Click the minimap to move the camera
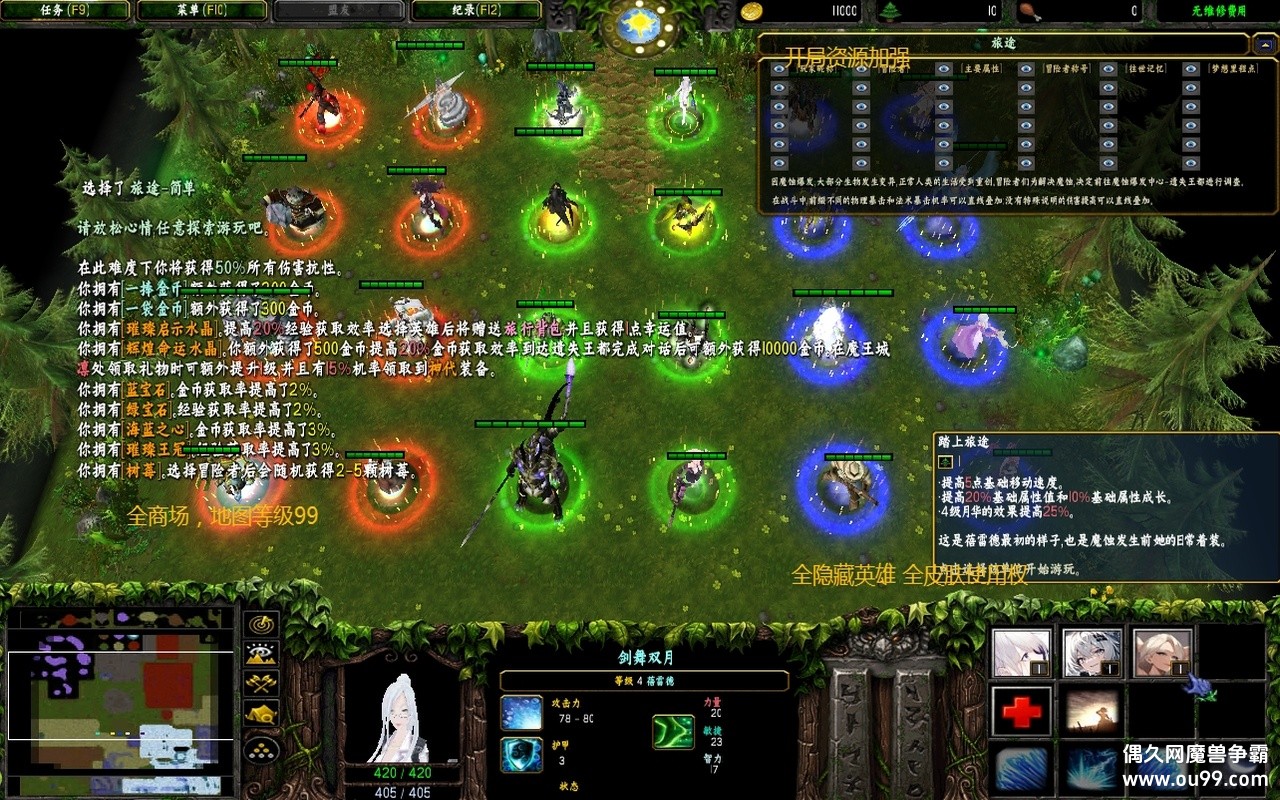The image size is (1280, 800). coord(120,700)
